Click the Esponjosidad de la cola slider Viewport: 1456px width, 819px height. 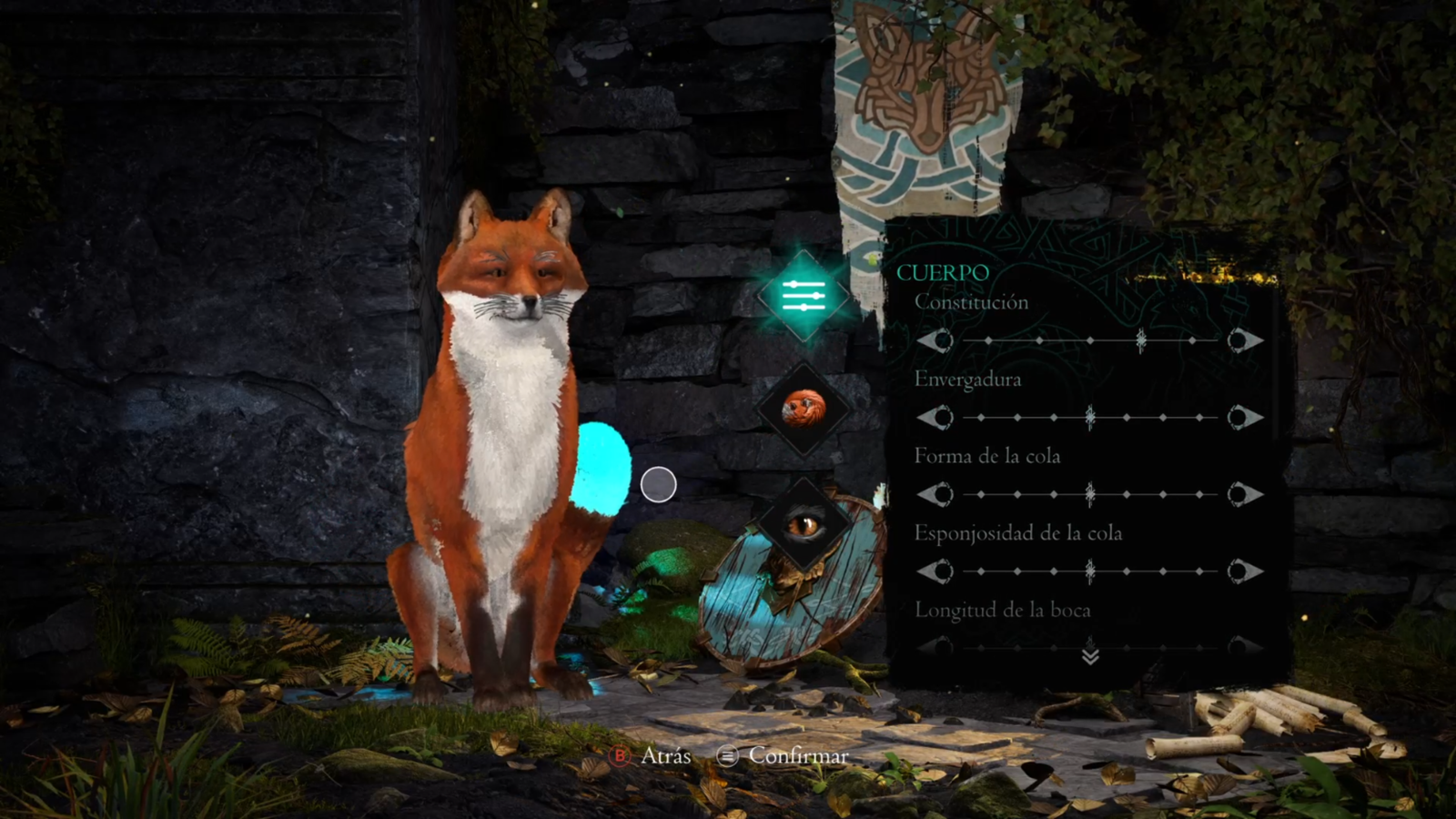[1089, 571]
